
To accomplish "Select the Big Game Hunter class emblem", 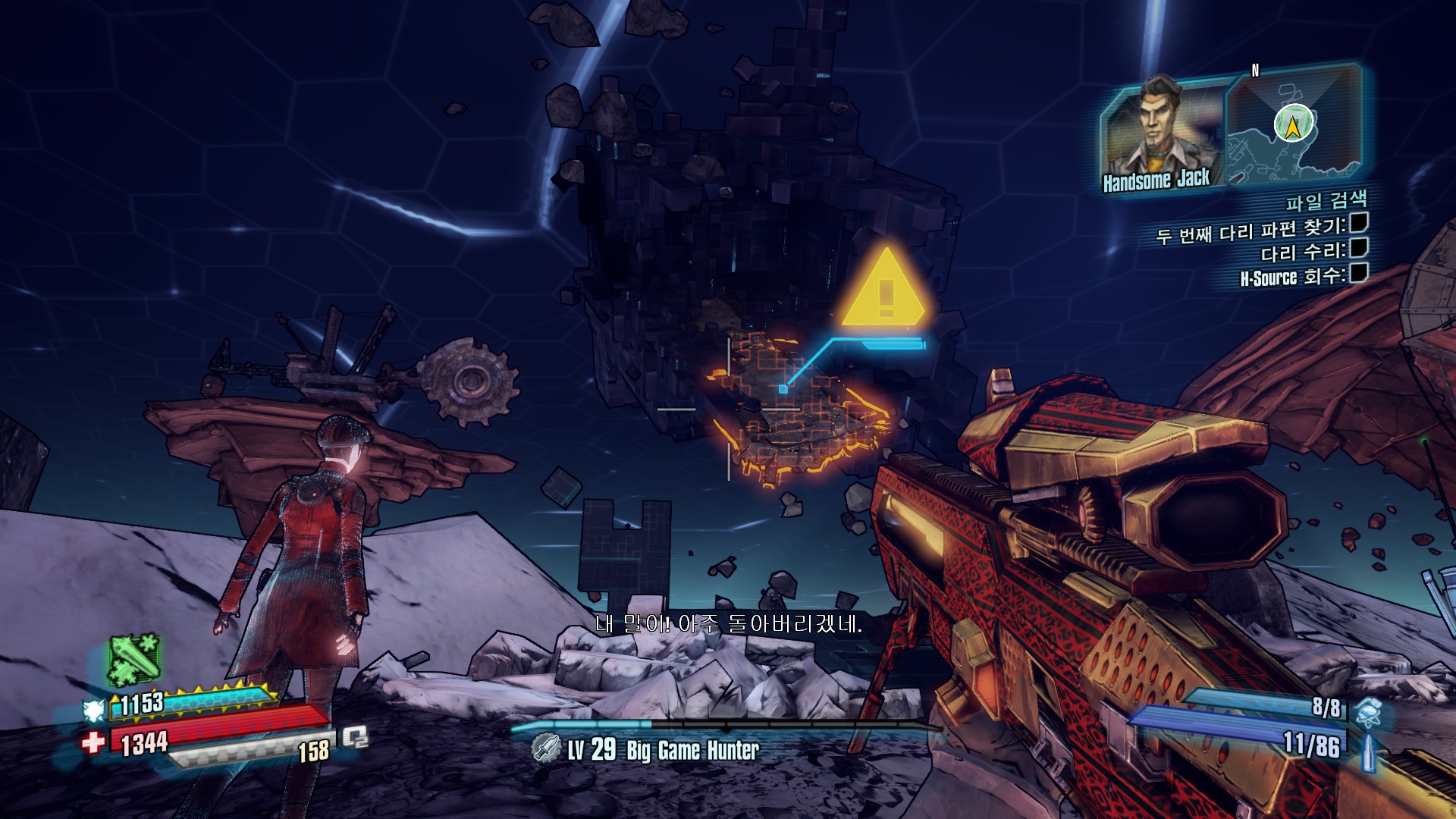I will (545, 748).
